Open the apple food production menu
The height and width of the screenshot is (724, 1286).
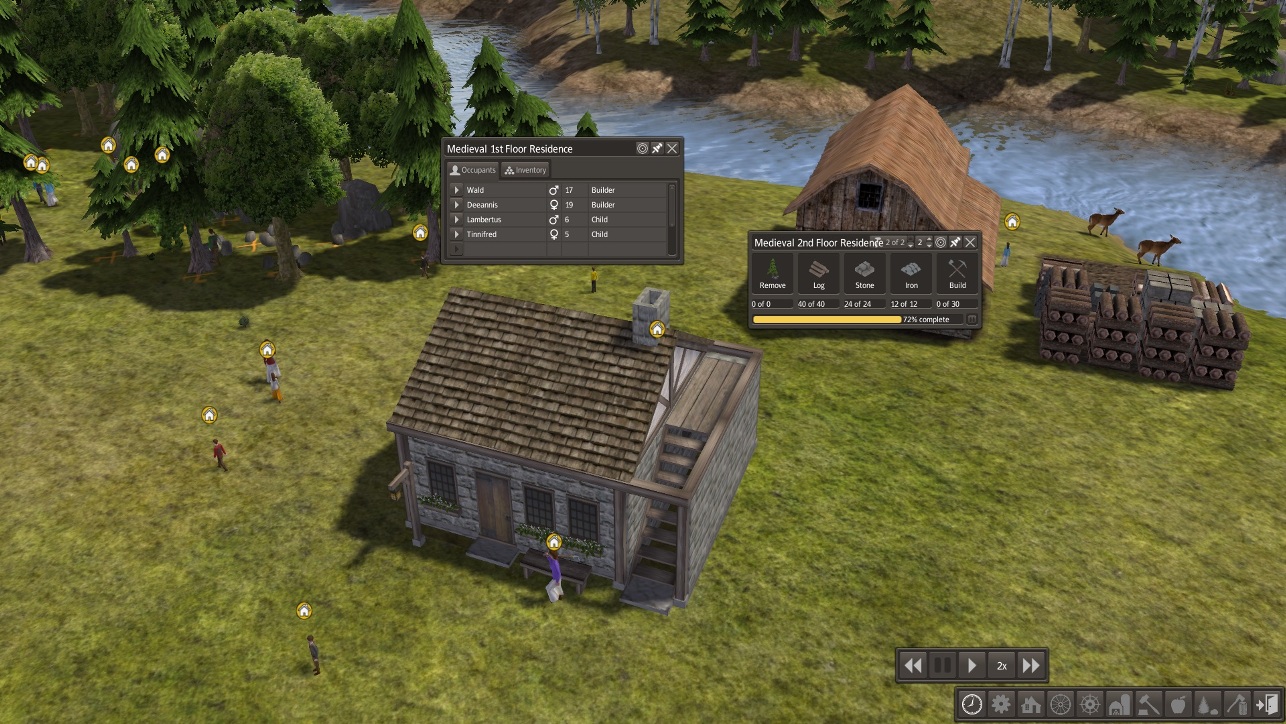point(1178,704)
